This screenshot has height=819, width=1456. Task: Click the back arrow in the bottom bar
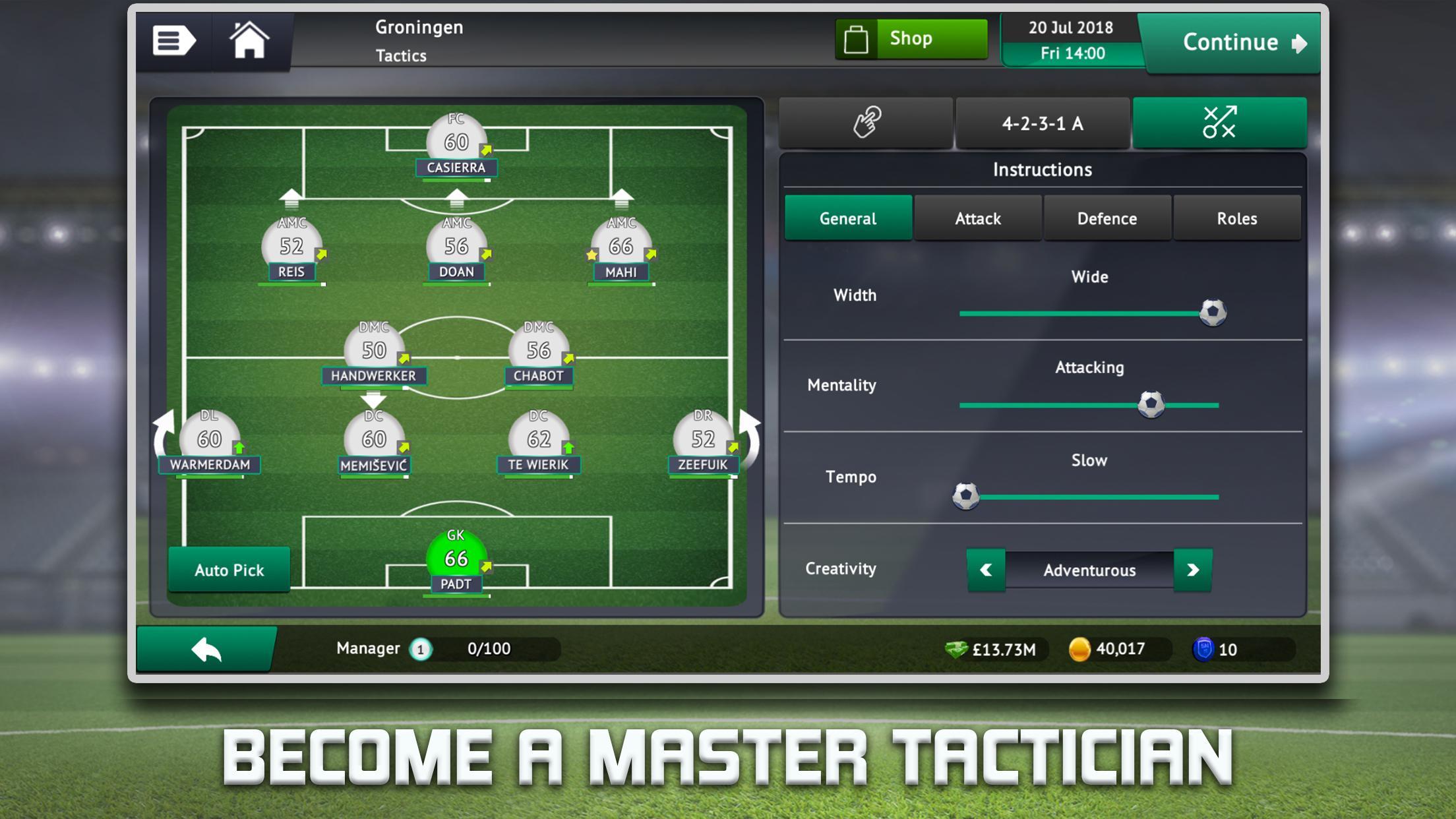pos(206,648)
